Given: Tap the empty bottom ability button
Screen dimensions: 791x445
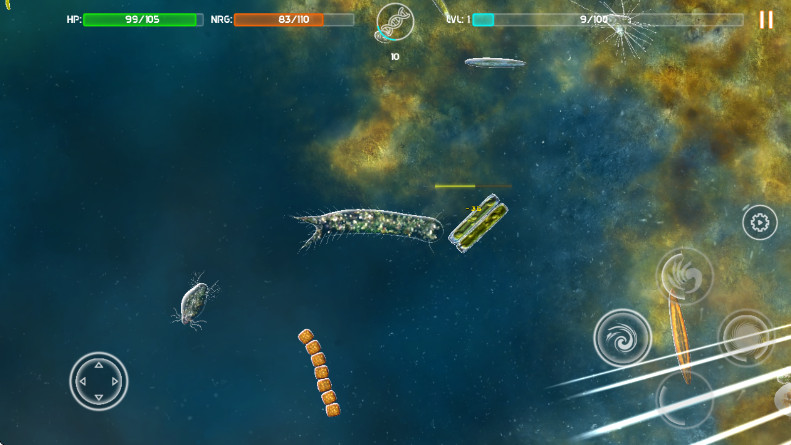Looking at the screenshot, I should tap(684, 399).
